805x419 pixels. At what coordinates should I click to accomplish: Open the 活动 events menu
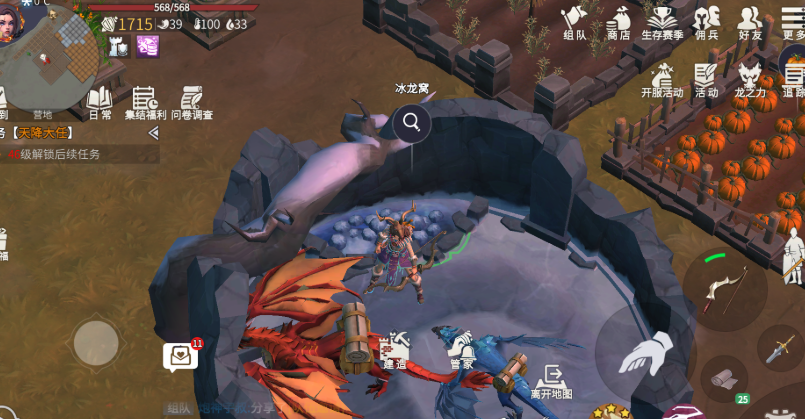706,79
